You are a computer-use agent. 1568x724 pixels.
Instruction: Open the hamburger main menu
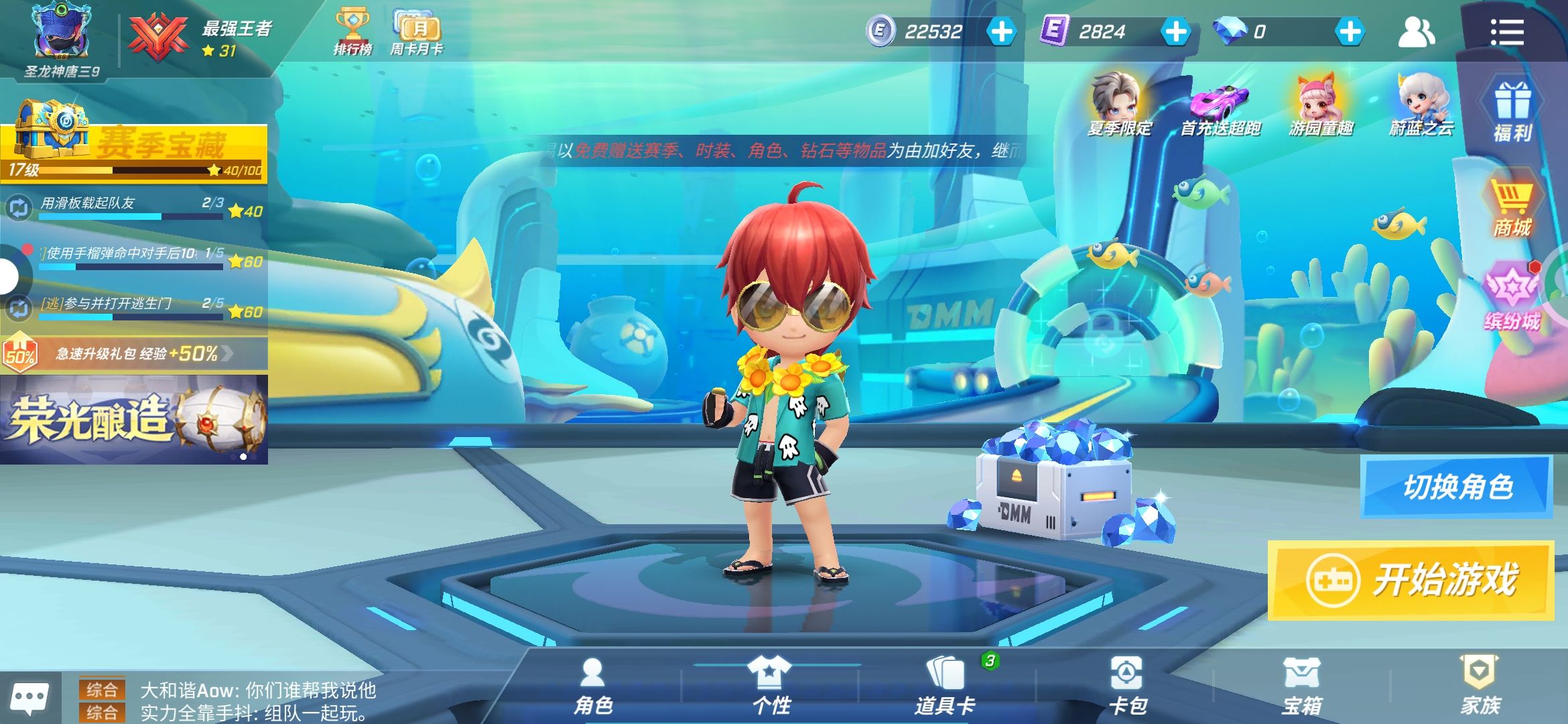point(1507,32)
